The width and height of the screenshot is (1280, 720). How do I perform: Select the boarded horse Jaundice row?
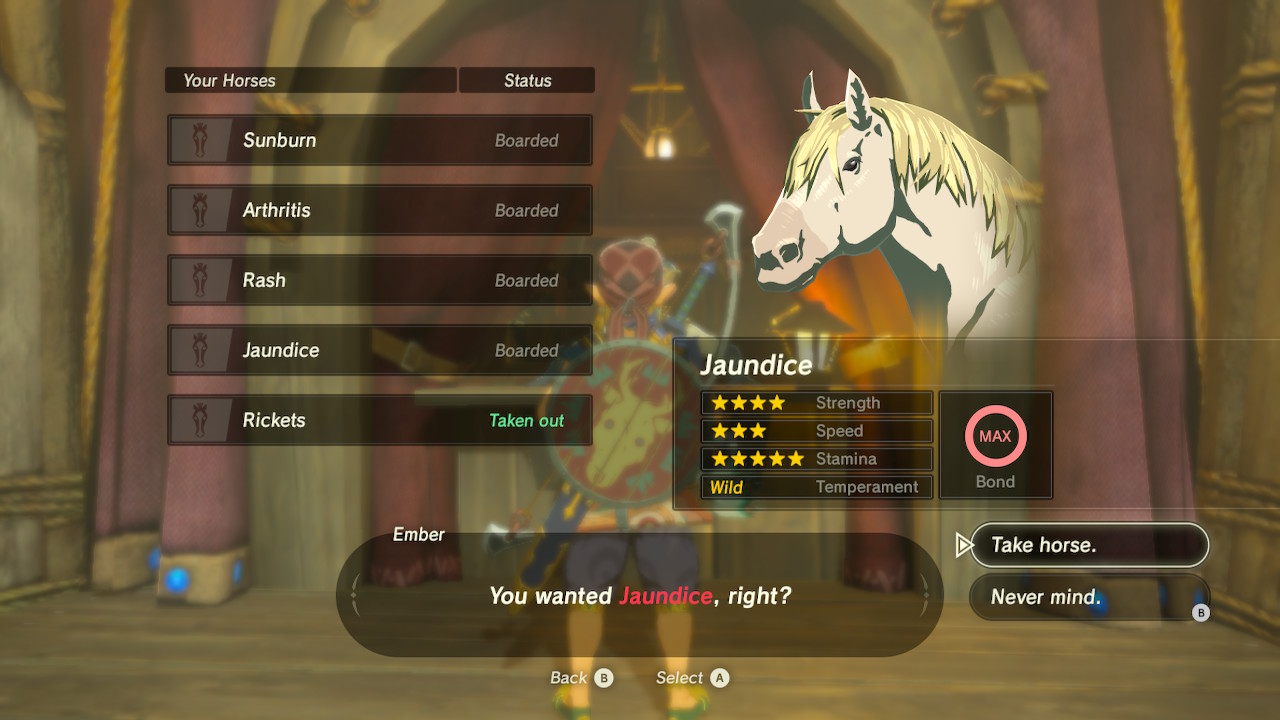(x=380, y=350)
